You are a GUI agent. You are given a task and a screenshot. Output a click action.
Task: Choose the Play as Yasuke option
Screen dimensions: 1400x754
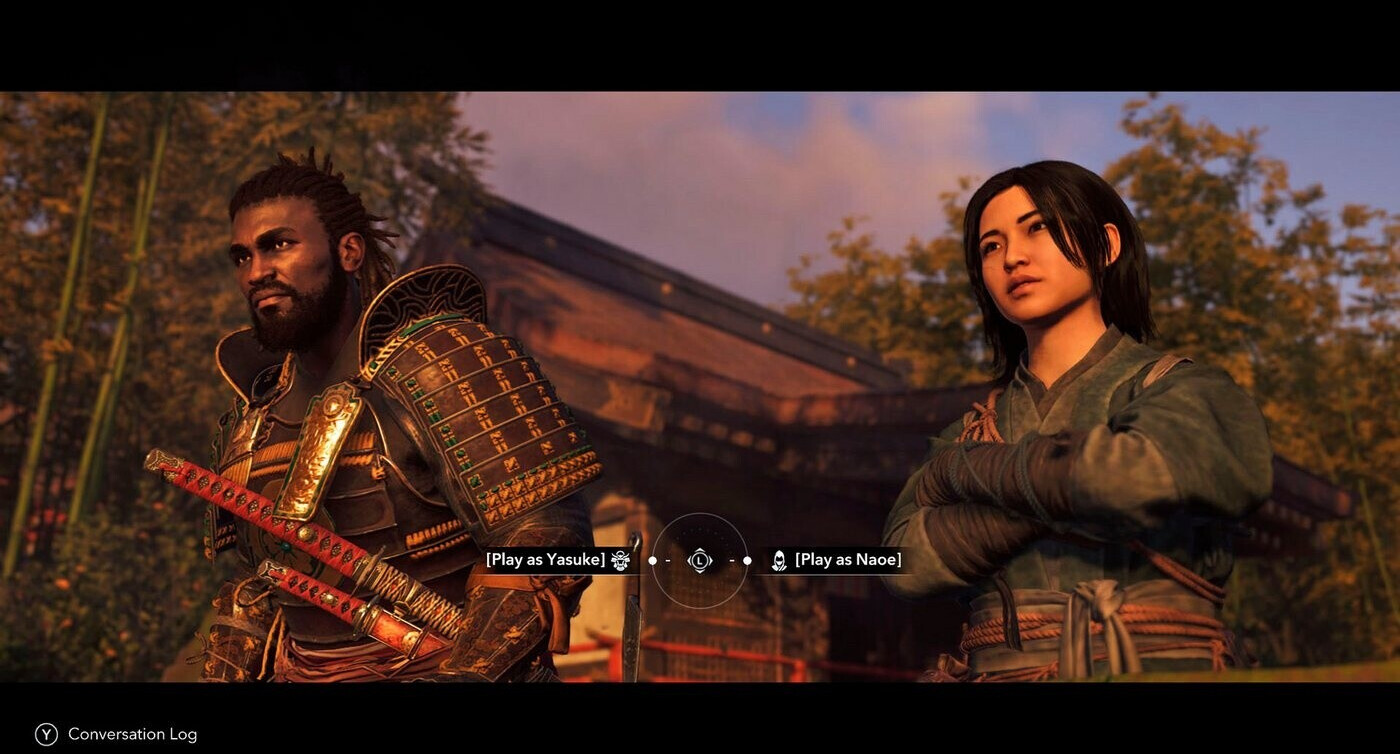[x=546, y=560]
